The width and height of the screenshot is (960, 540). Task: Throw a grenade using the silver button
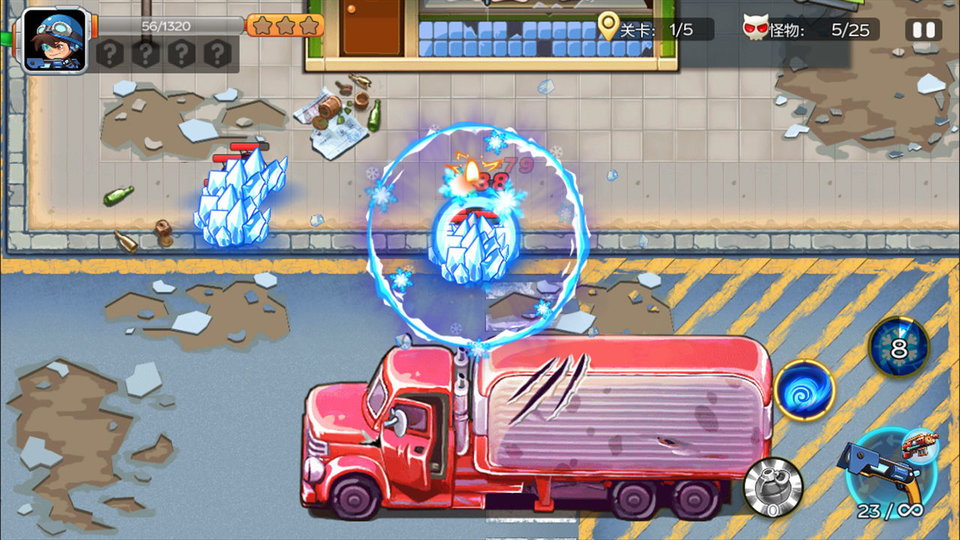click(x=773, y=489)
